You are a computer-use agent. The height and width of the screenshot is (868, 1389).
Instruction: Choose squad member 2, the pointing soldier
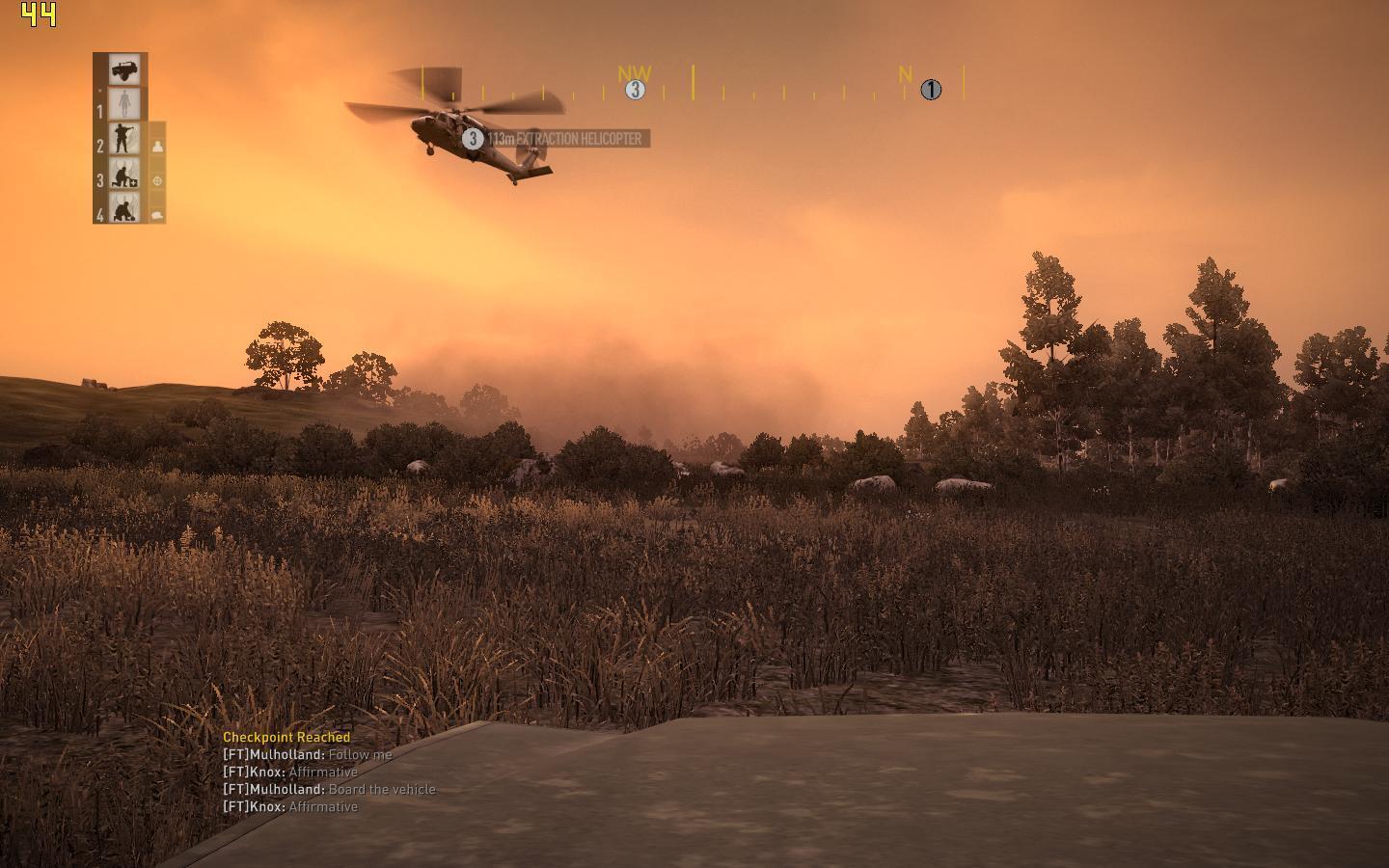[x=124, y=139]
